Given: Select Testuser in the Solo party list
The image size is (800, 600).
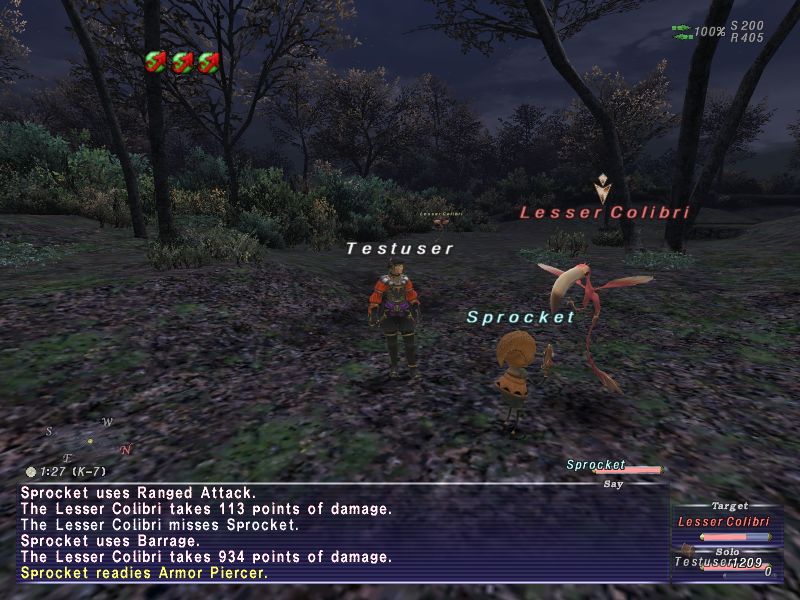Looking at the screenshot, I should coord(705,562).
